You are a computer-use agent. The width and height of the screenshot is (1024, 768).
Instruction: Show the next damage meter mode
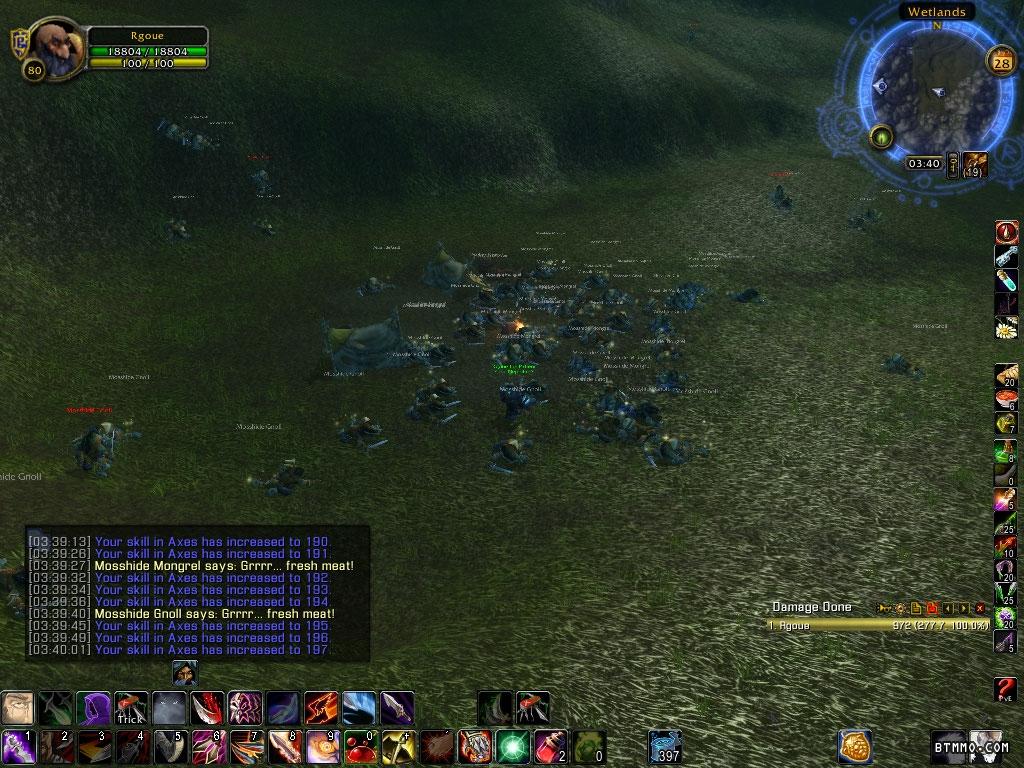click(x=964, y=608)
